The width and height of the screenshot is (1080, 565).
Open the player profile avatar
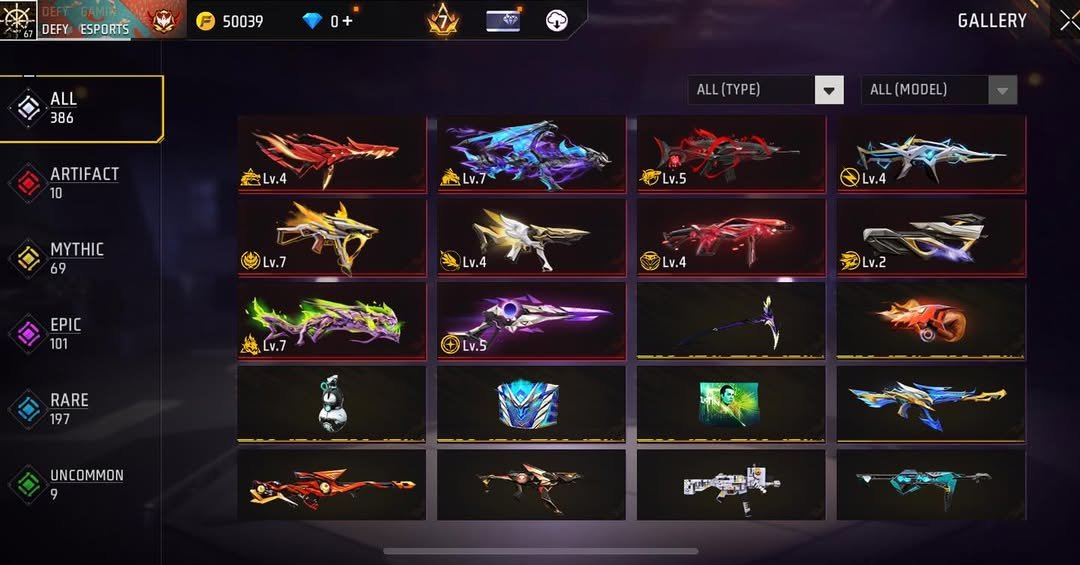(x=18, y=20)
